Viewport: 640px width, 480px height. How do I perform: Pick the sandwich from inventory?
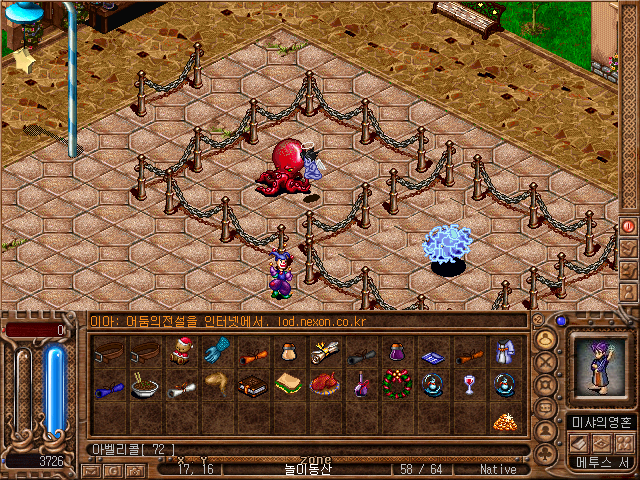pyautogui.click(x=288, y=384)
